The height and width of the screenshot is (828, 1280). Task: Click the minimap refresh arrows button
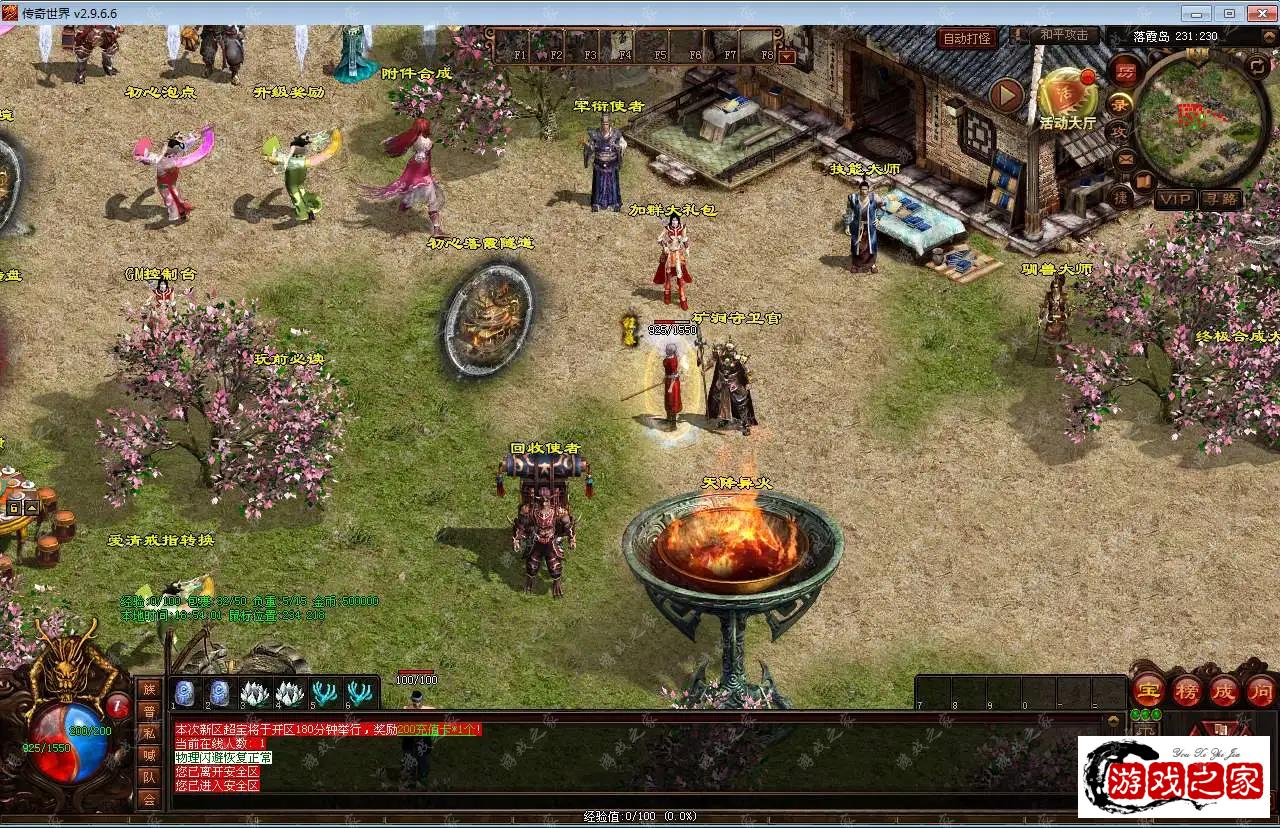click(x=1257, y=67)
